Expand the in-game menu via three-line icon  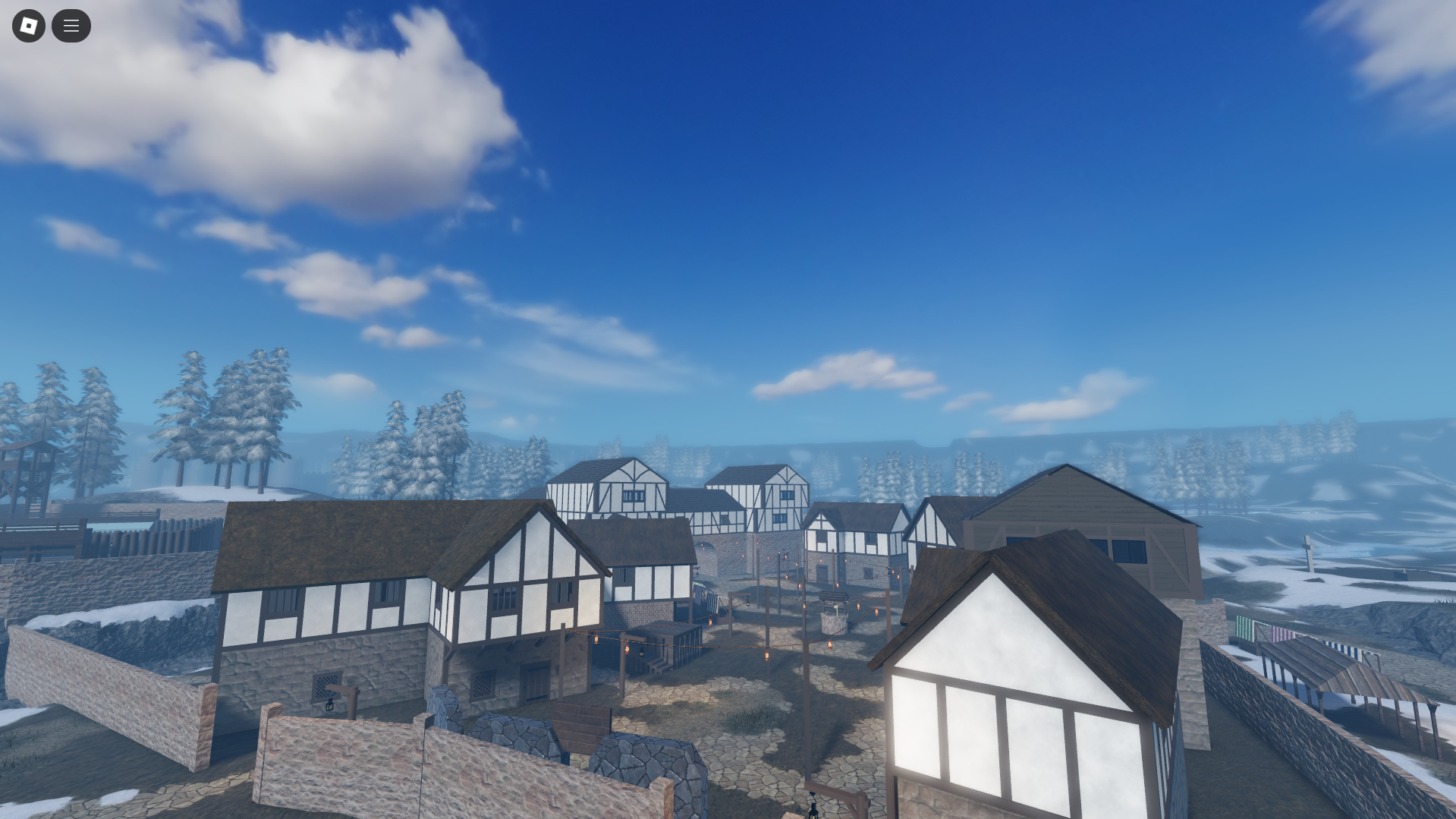click(71, 25)
